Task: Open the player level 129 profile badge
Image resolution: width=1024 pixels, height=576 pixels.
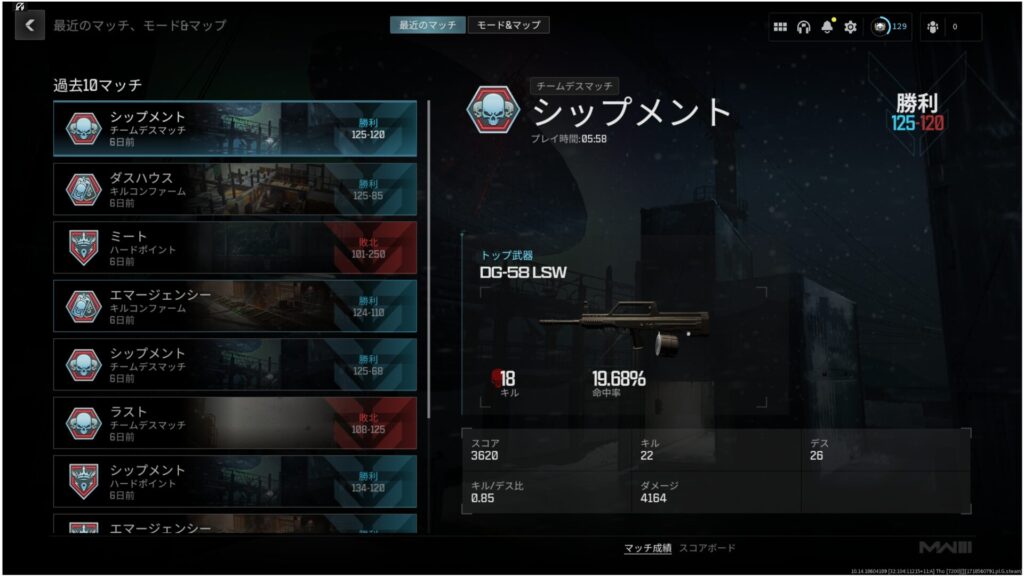Action: [x=889, y=27]
